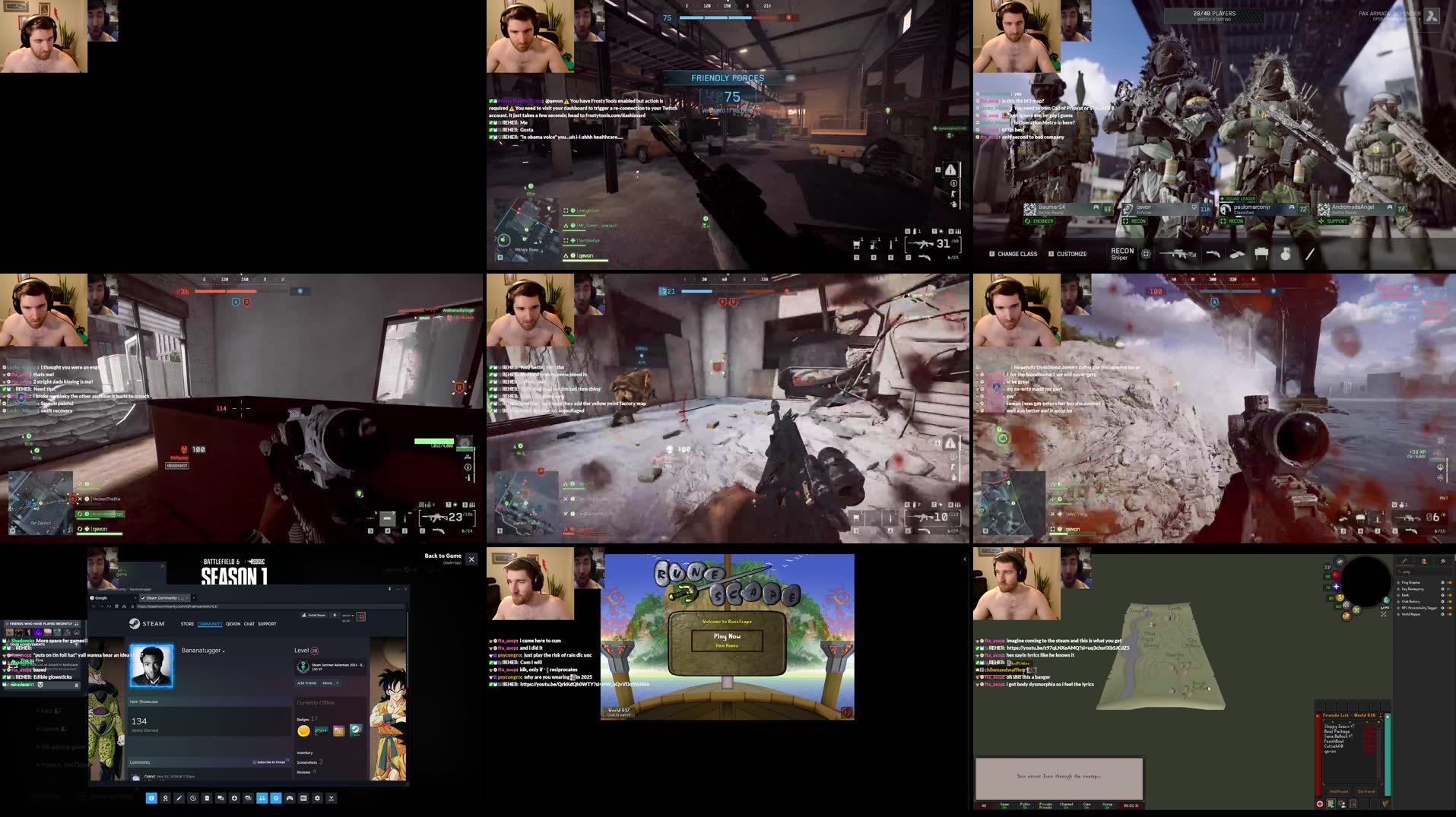Screen dimensions: 1456x817
Task: Click the Back to Game button
Action: 443,556
